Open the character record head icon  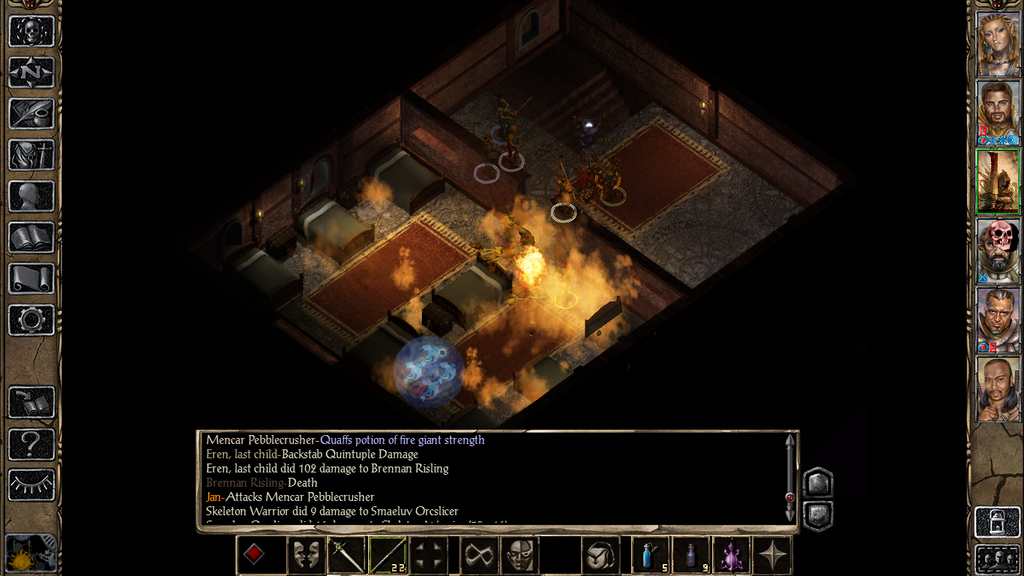[31, 196]
